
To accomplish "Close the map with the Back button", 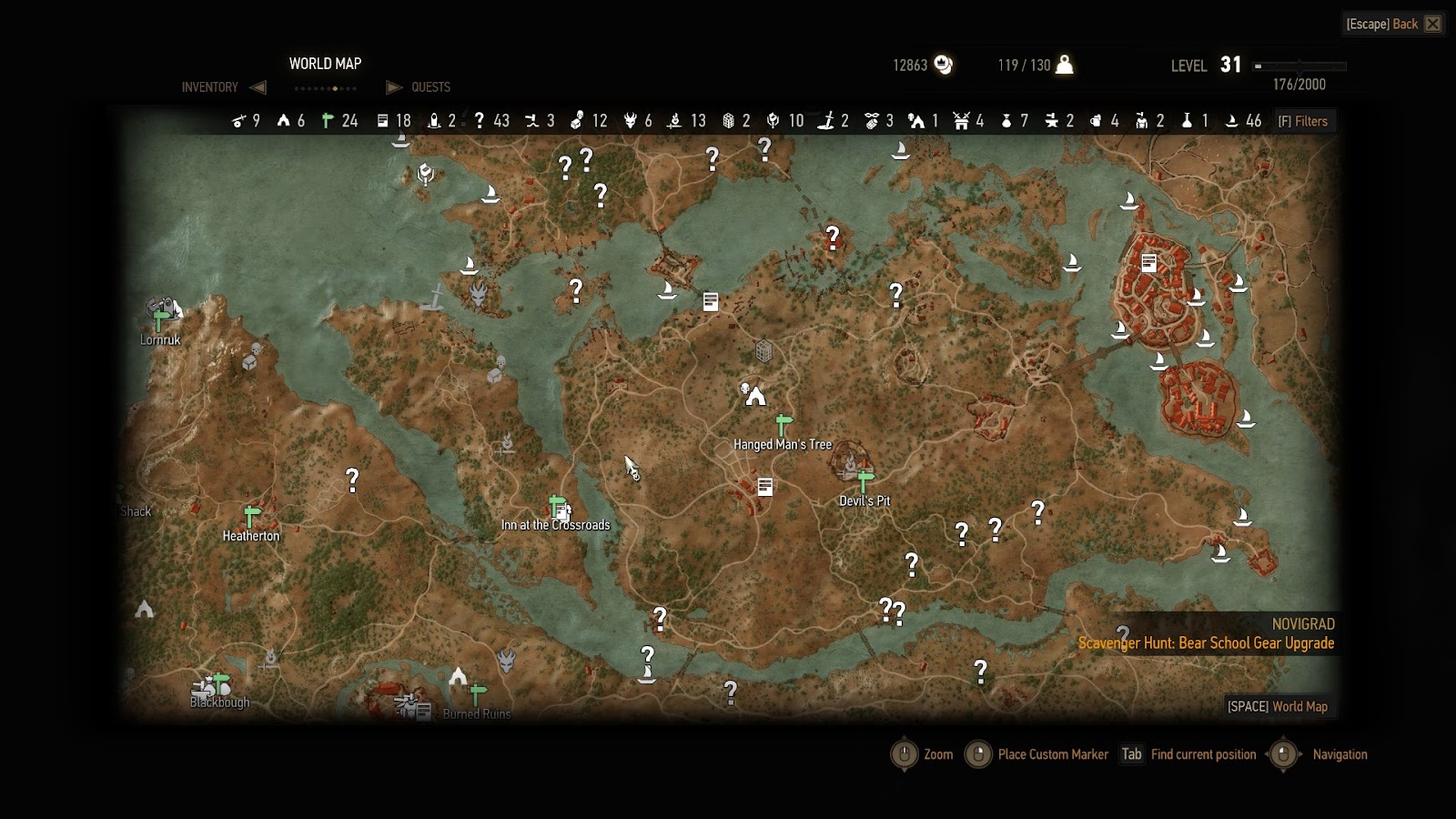I will coord(1393,25).
